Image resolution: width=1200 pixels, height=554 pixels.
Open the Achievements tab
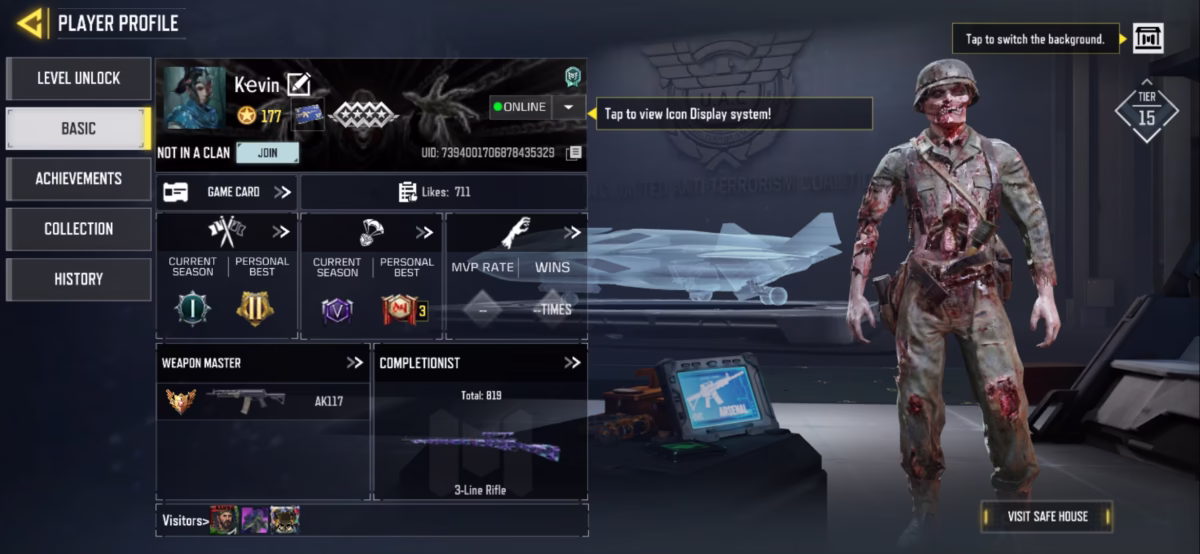(78, 178)
